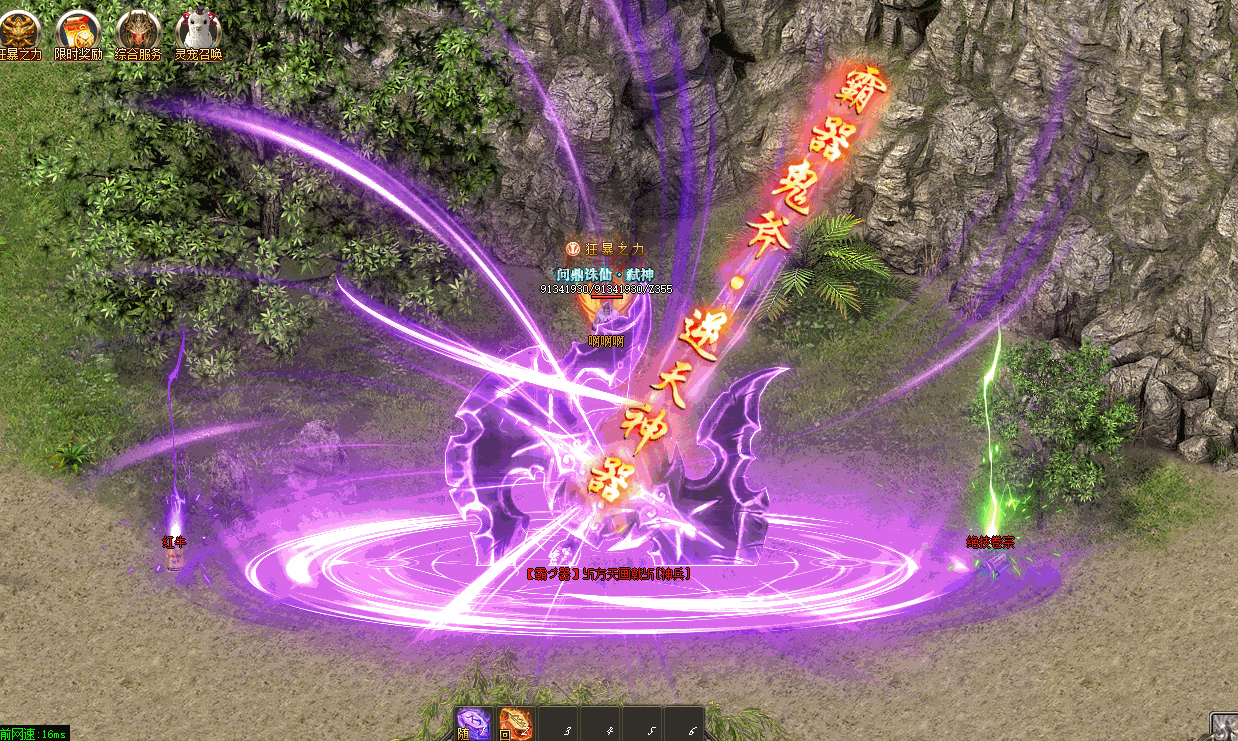Click the 灵宠召唤 pet summon icon
Screen dimensions: 1238x741
[x=198, y=30]
